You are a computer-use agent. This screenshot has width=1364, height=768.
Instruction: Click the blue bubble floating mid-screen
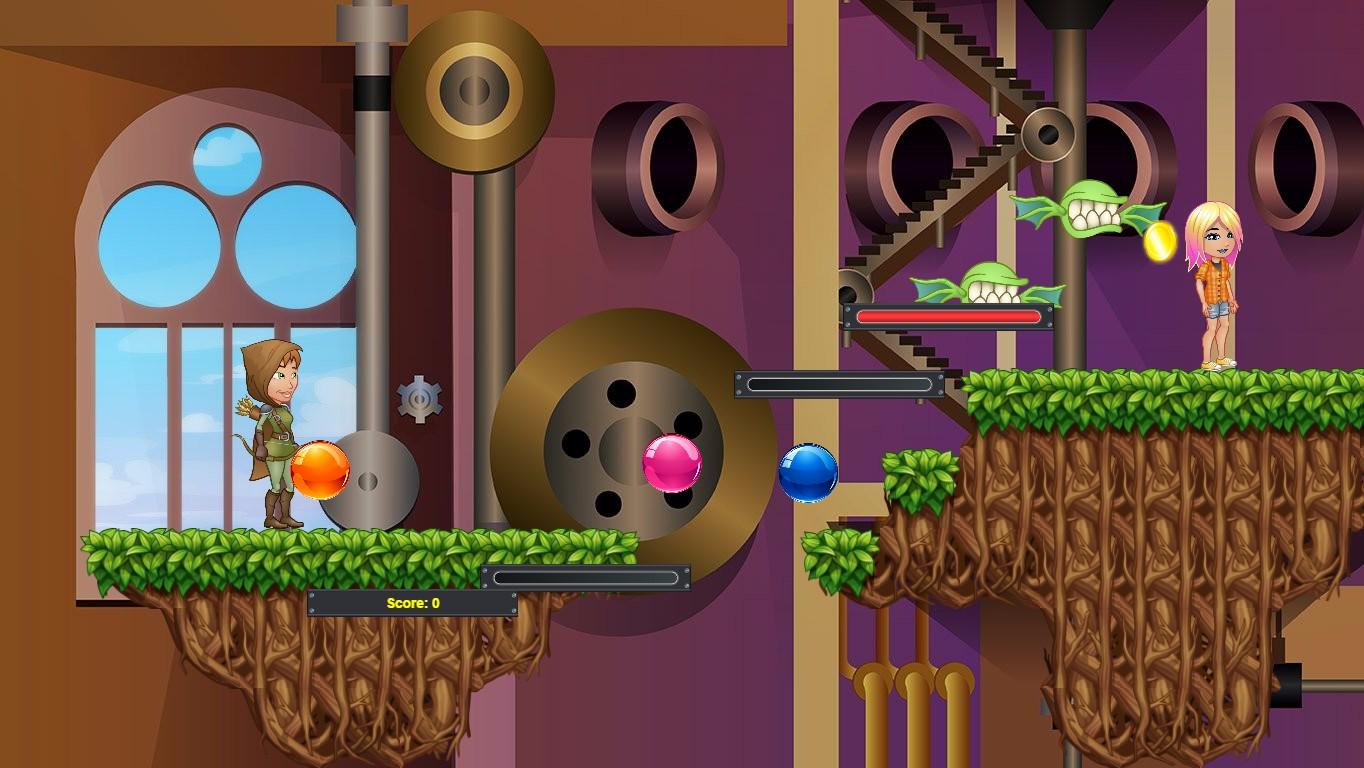point(808,471)
